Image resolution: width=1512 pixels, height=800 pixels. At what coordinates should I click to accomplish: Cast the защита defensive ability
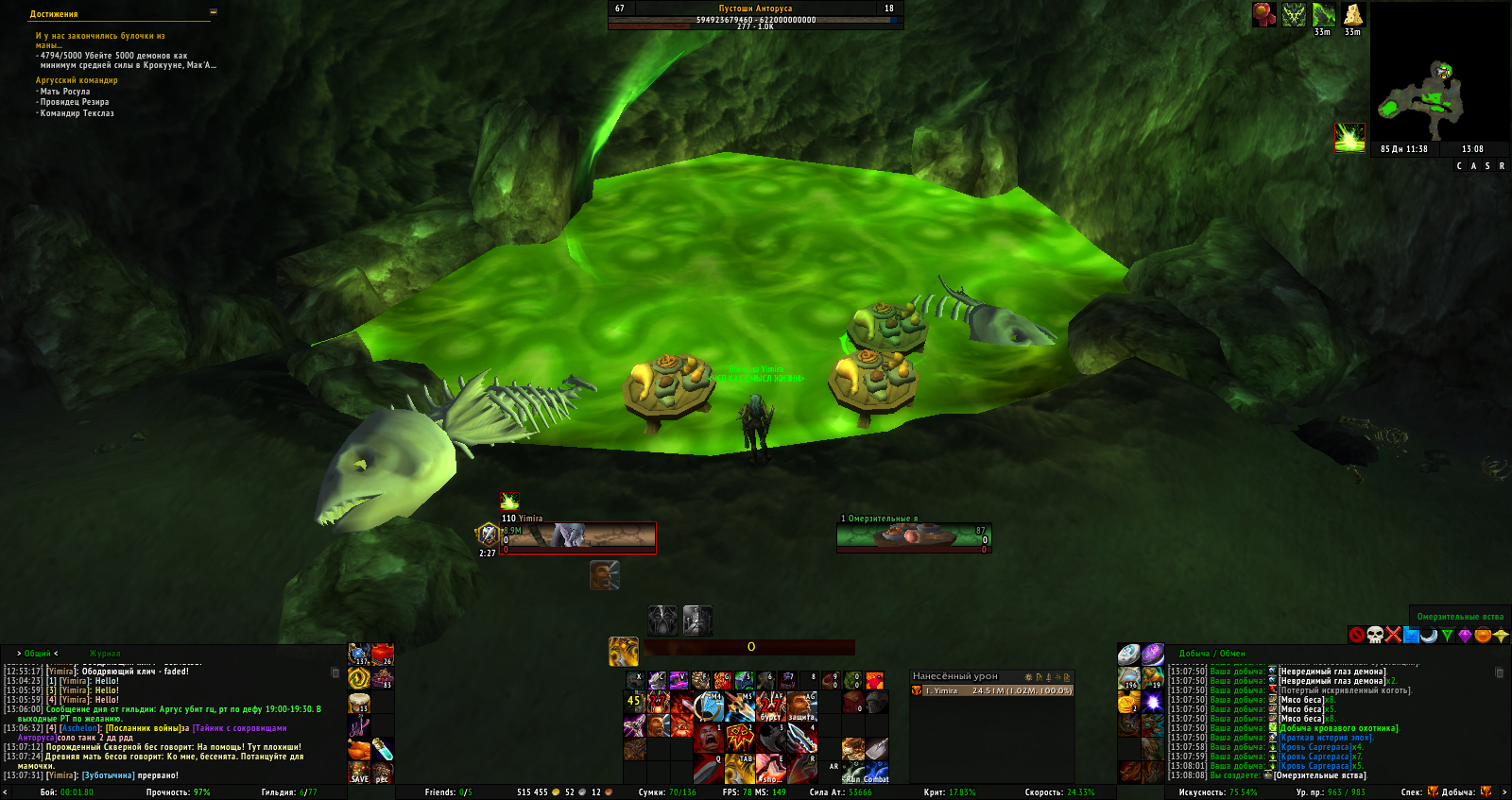[801, 706]
